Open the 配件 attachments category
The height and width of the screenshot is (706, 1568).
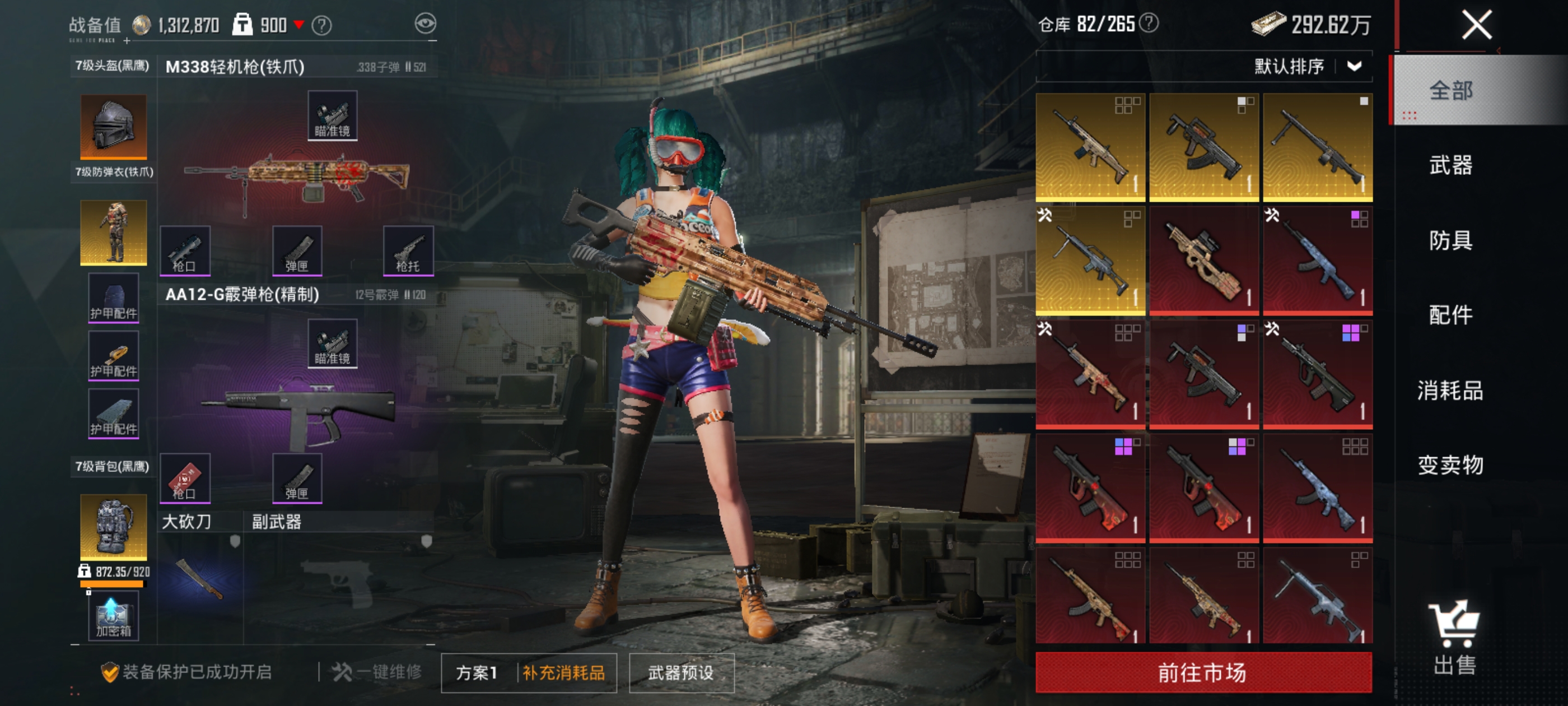tap(1450, 315)
